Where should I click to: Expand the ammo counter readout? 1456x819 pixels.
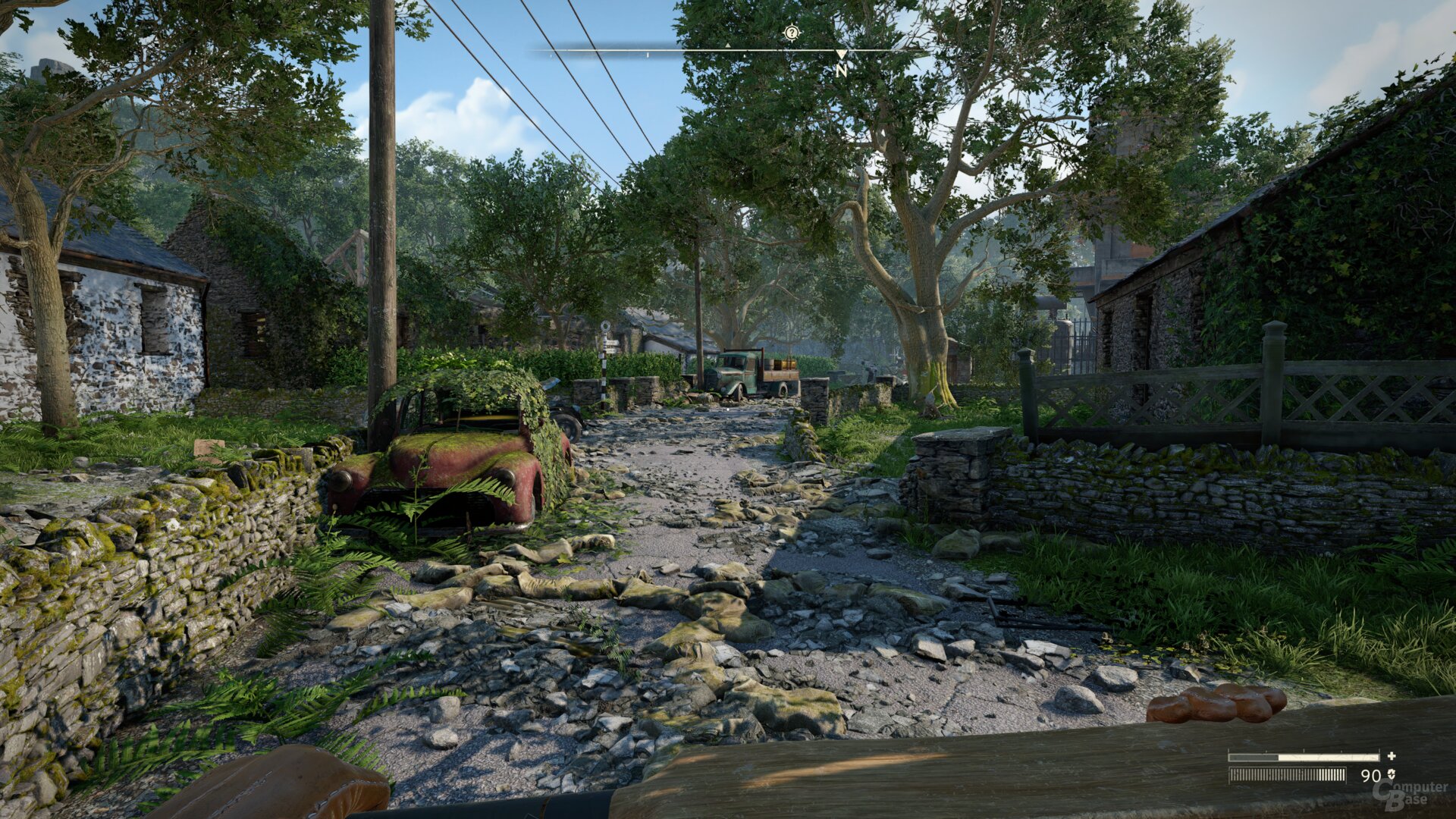tap(1371, 774)
